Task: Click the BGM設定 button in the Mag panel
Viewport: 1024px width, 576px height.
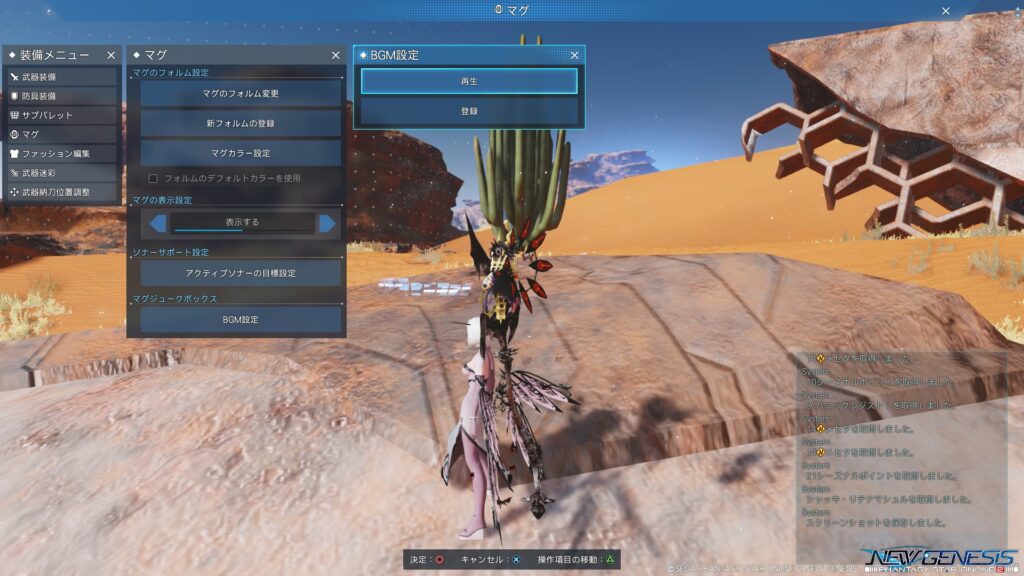Action: click(x=240, y=320)
